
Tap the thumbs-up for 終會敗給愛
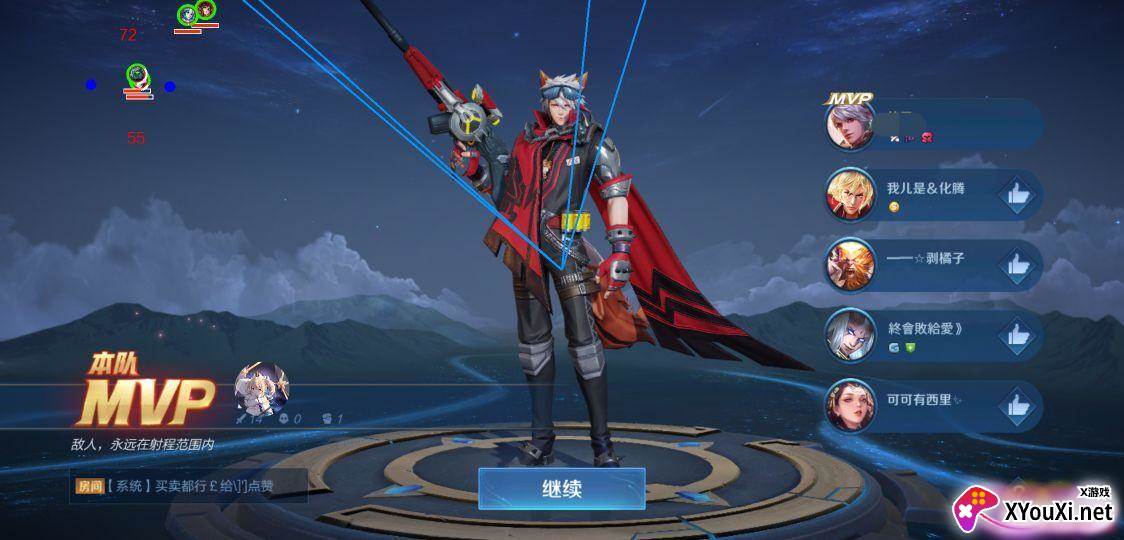click(x=1018, y=335)
